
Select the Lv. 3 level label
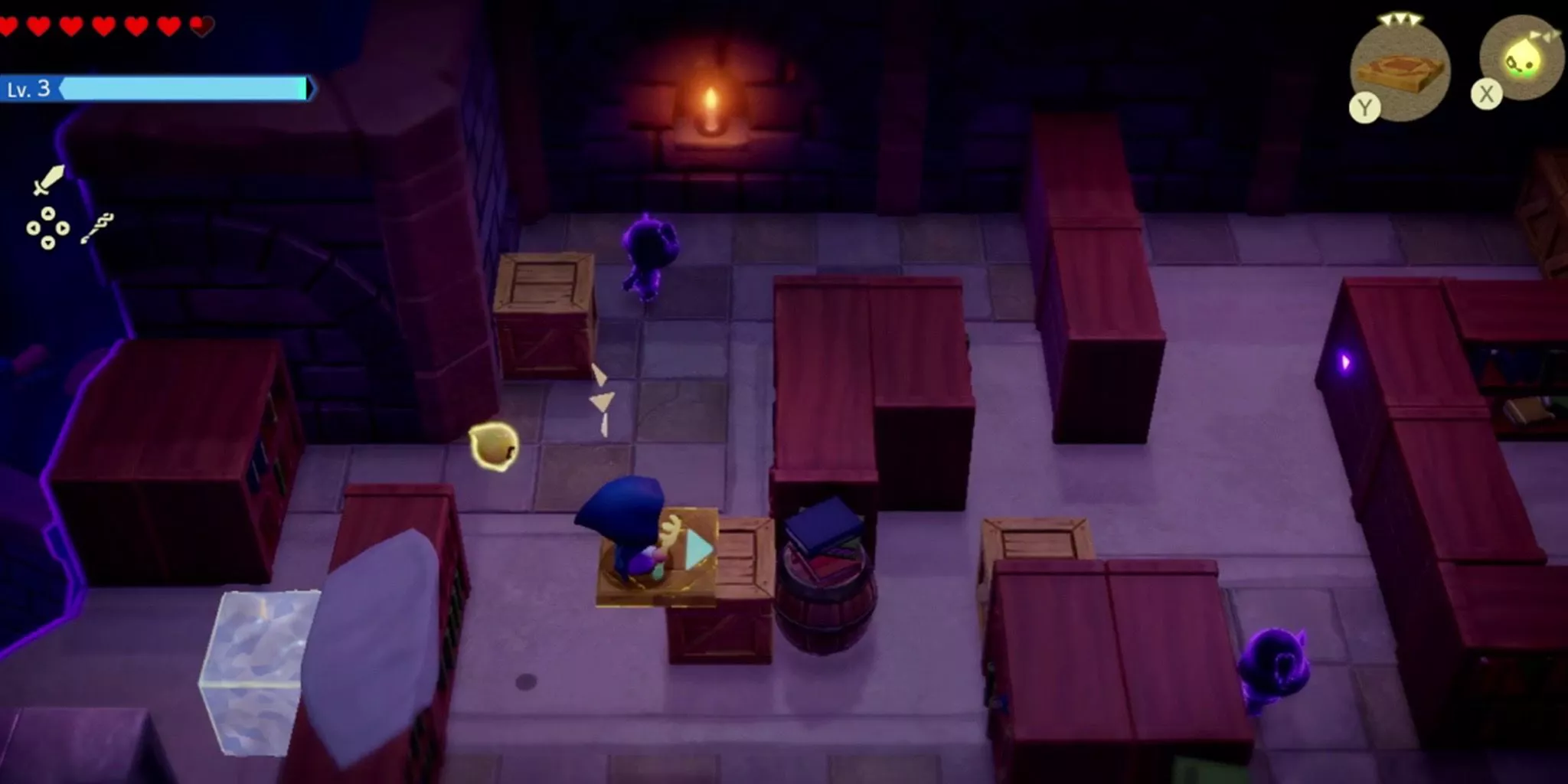pyautogui.click(x=31, y=89)
